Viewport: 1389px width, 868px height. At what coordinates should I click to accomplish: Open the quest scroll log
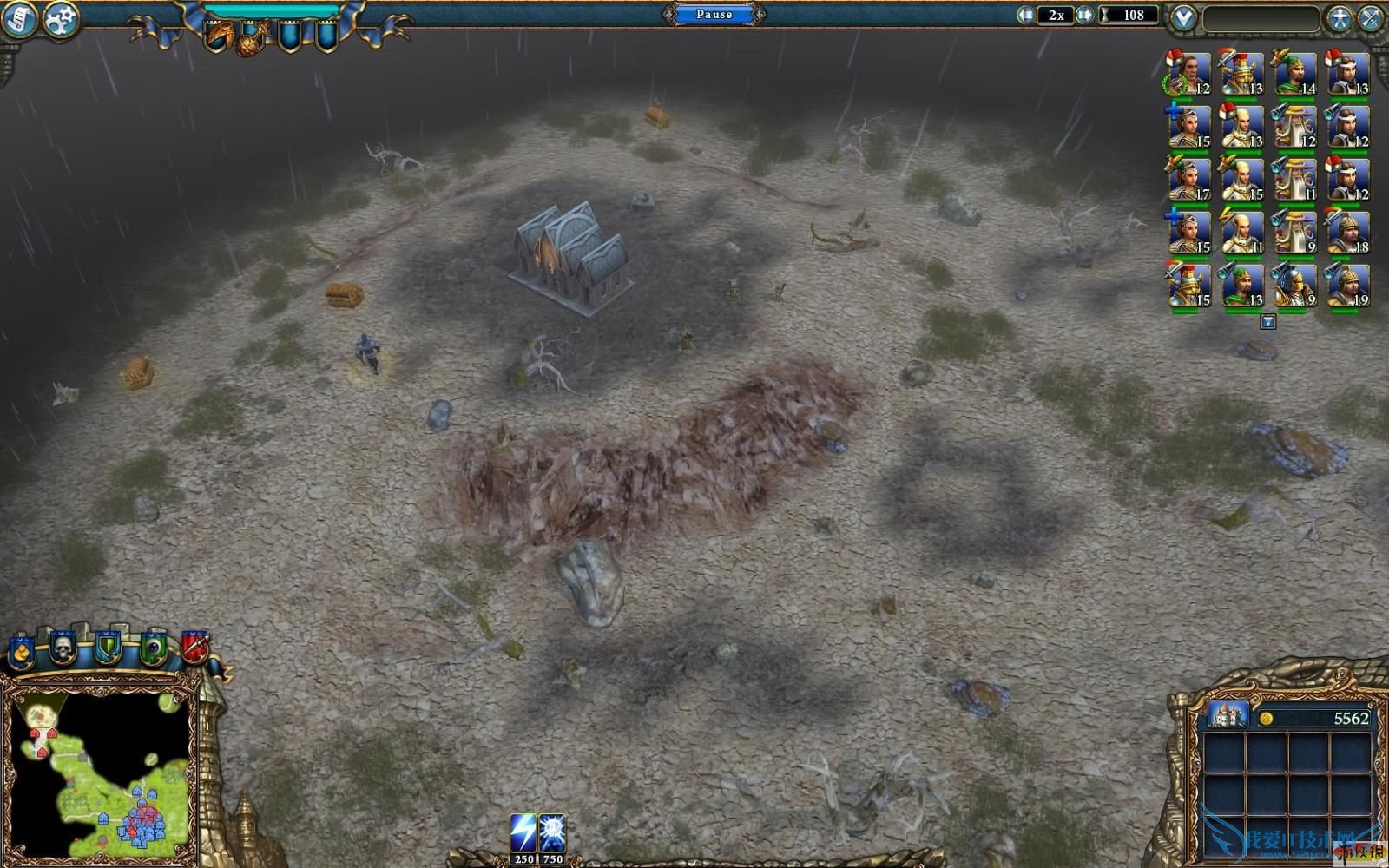18,19
